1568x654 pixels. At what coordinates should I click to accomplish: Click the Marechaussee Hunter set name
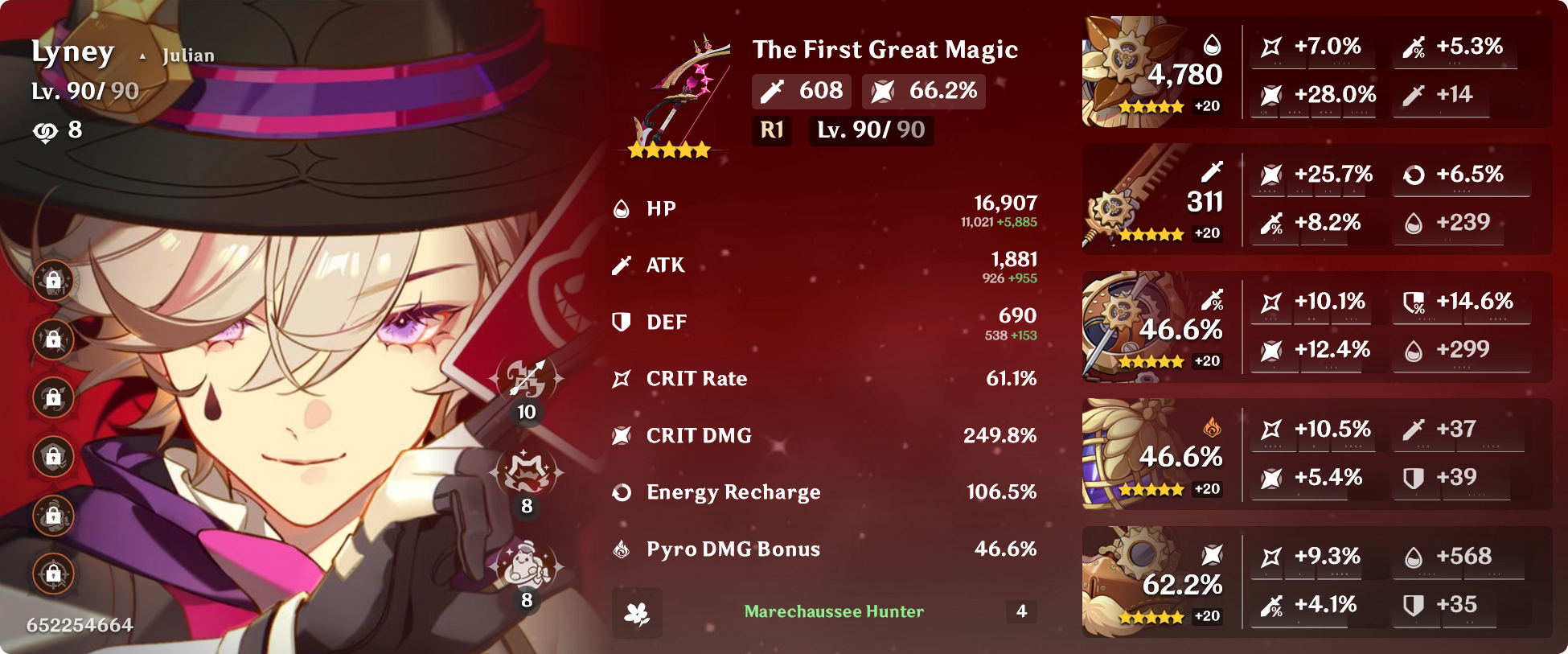pyautogui.click(x=833, y=611)
